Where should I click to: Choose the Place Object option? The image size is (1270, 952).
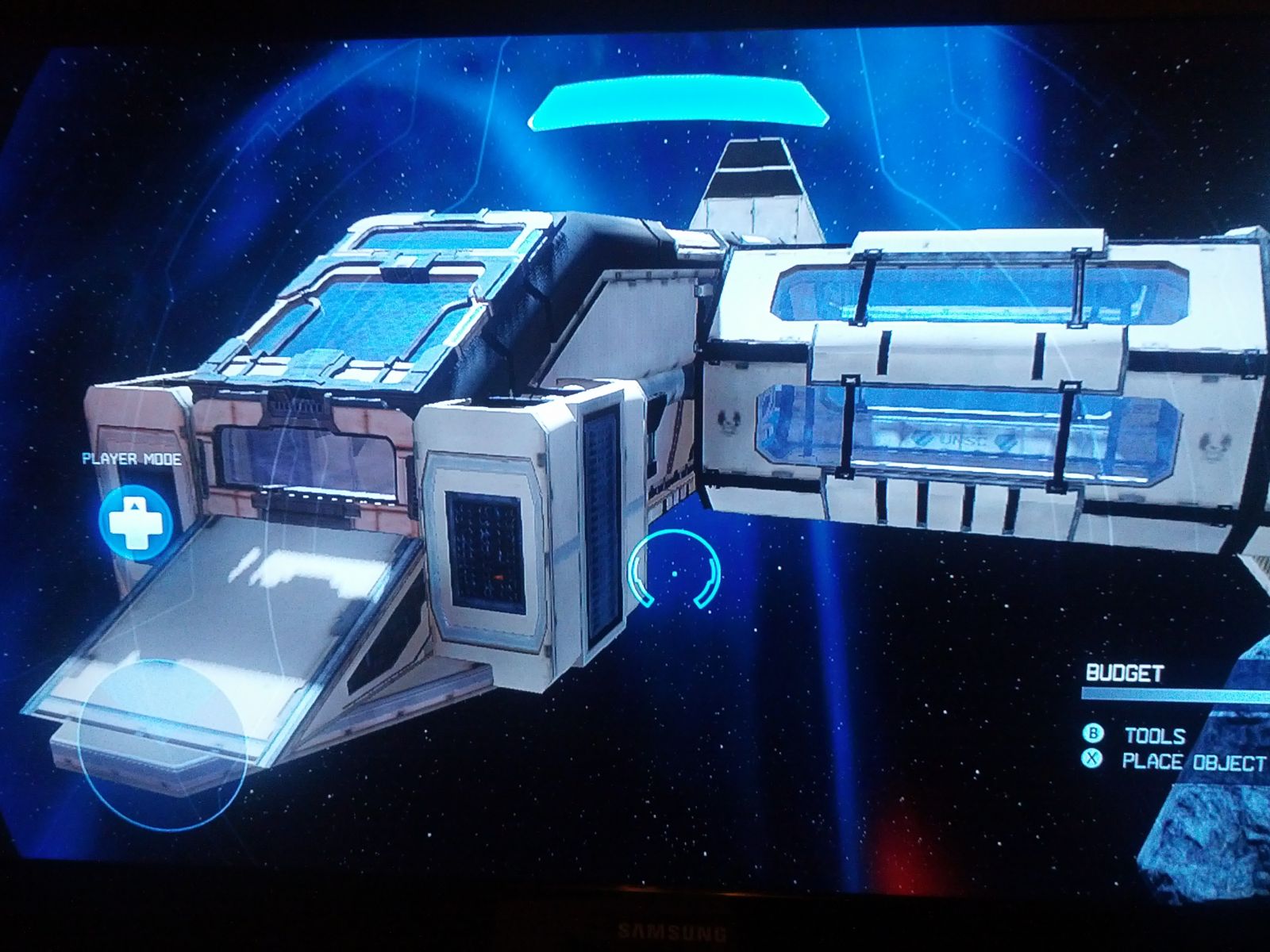(x=1191, y=762)
